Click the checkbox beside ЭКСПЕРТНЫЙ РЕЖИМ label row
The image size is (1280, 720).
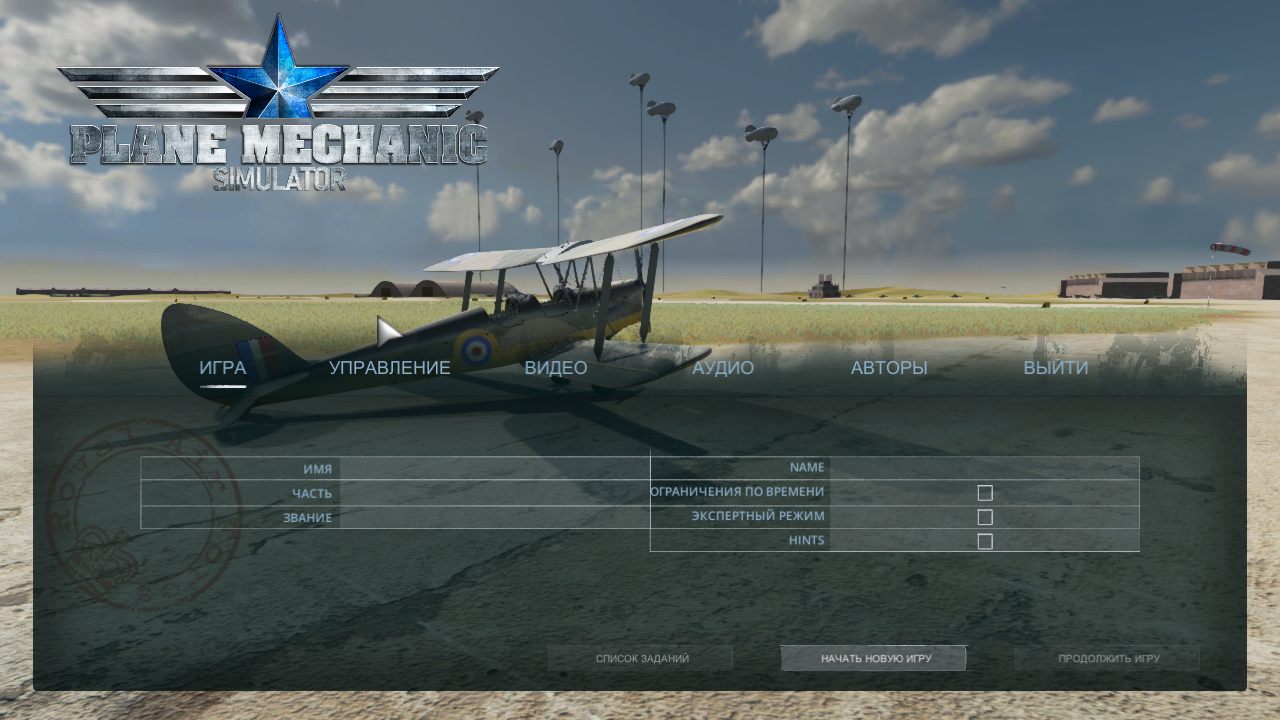(x=987, y=515)
